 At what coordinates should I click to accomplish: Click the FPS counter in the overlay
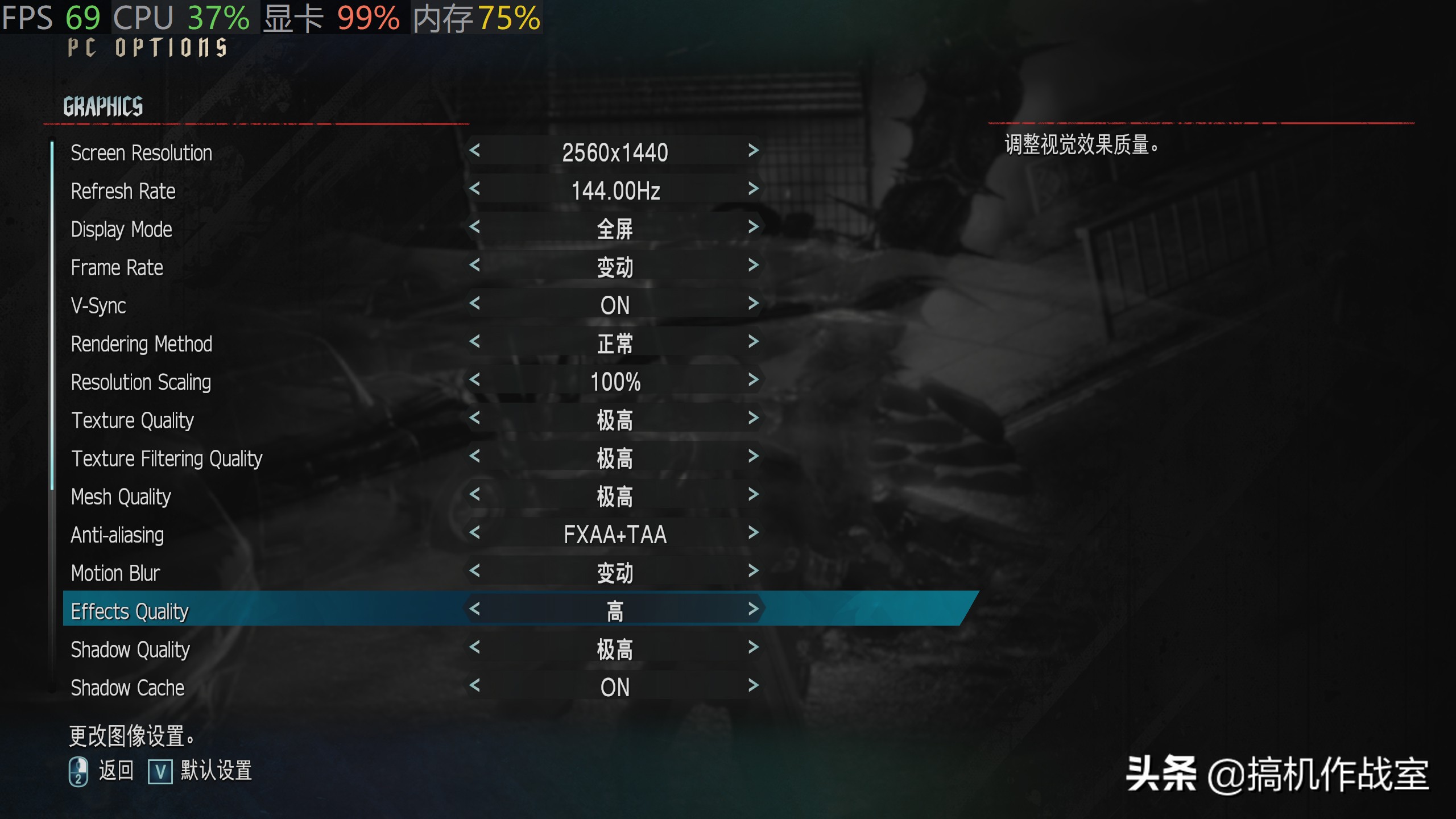tap(51, 17)
